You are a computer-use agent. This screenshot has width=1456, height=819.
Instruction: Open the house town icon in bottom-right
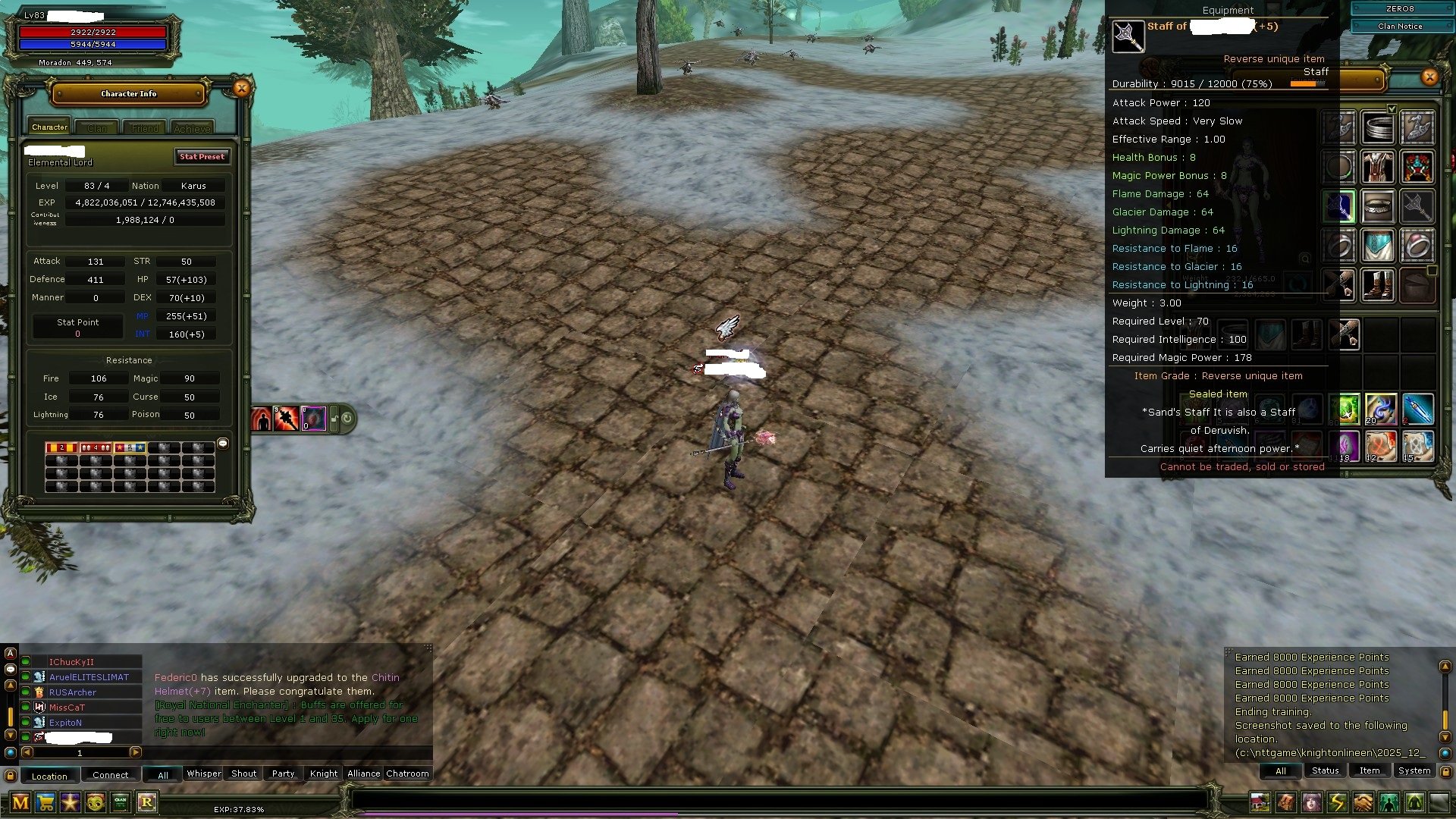tap(1260, 802)
